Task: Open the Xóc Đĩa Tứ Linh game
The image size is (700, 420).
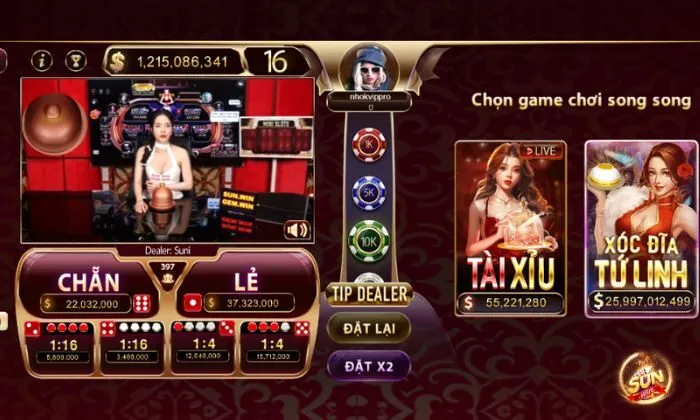Action: 641,228
